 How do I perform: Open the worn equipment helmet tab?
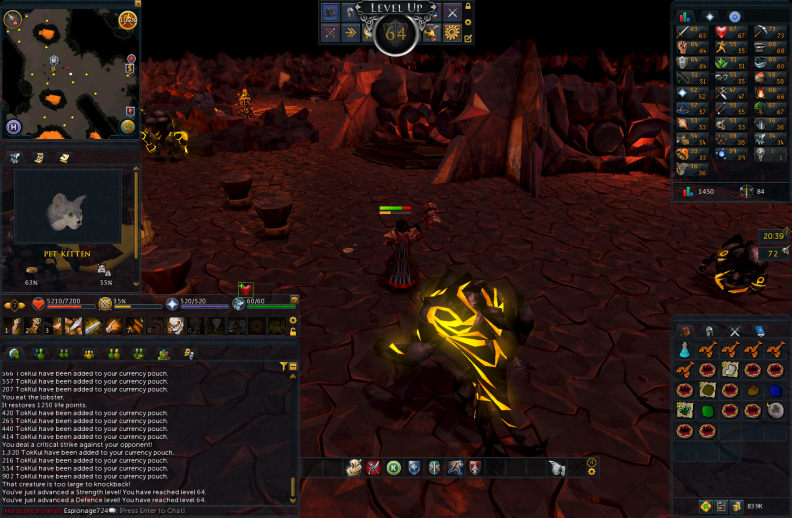click(x=710, y=331)
